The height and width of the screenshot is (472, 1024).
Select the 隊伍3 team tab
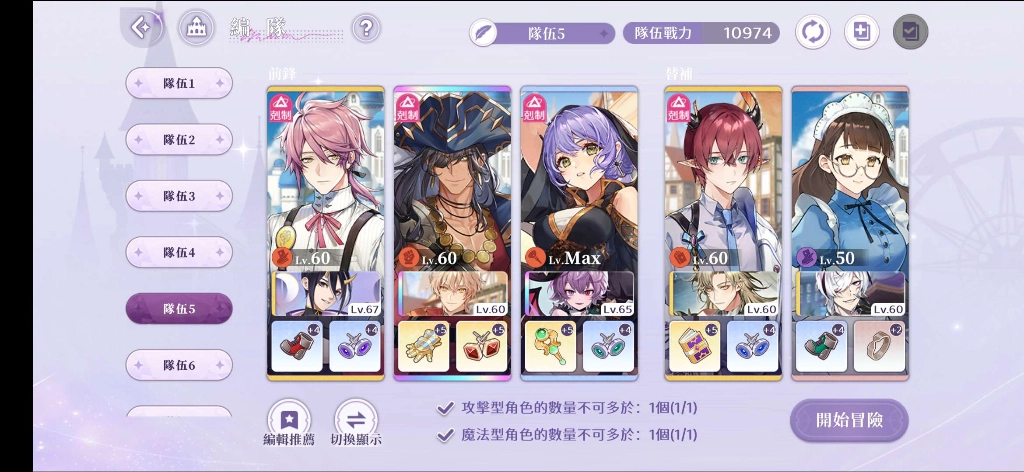tap(179, 196)
